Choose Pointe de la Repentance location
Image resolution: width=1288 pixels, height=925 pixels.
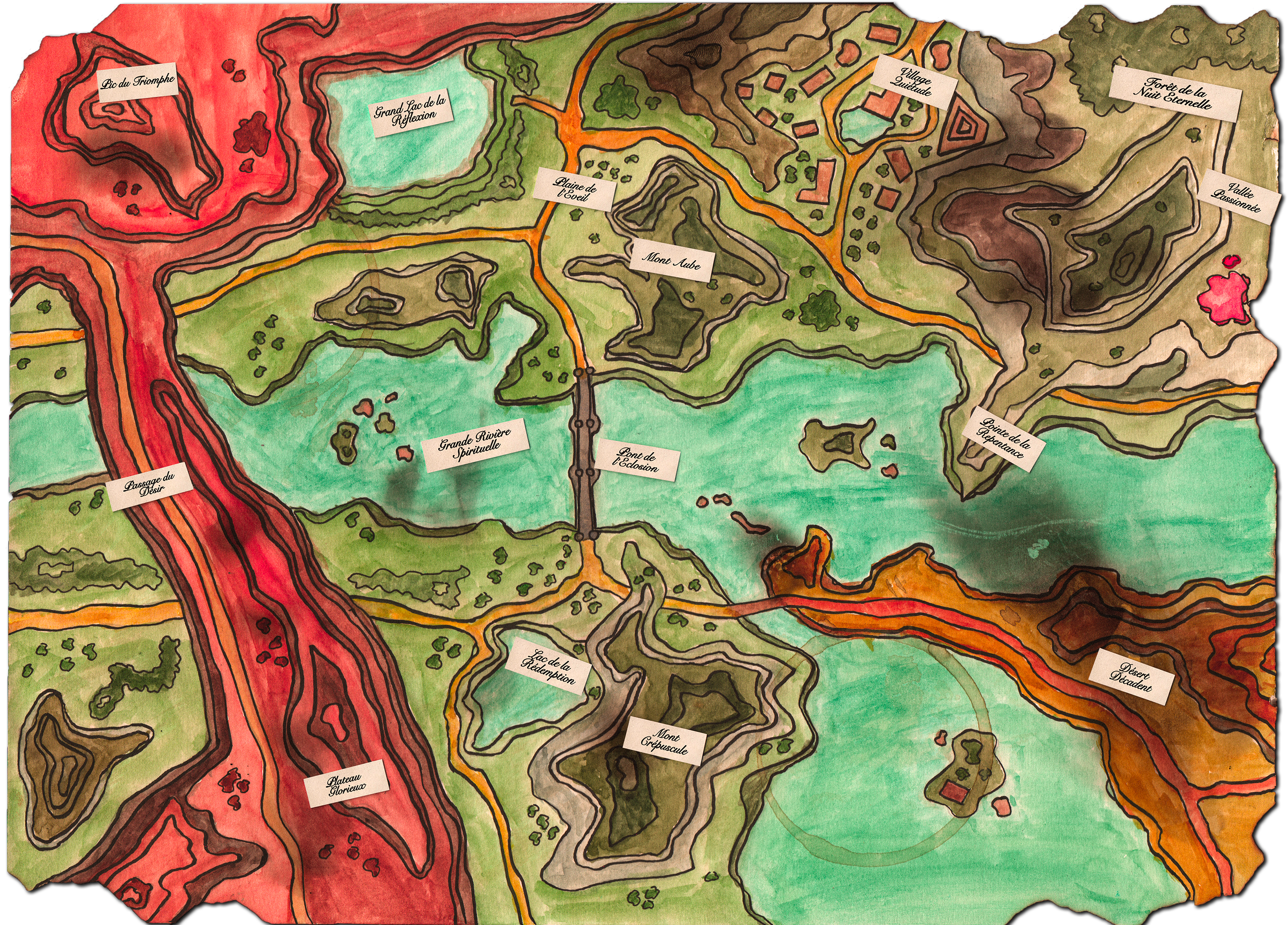tap(1004, 438)
